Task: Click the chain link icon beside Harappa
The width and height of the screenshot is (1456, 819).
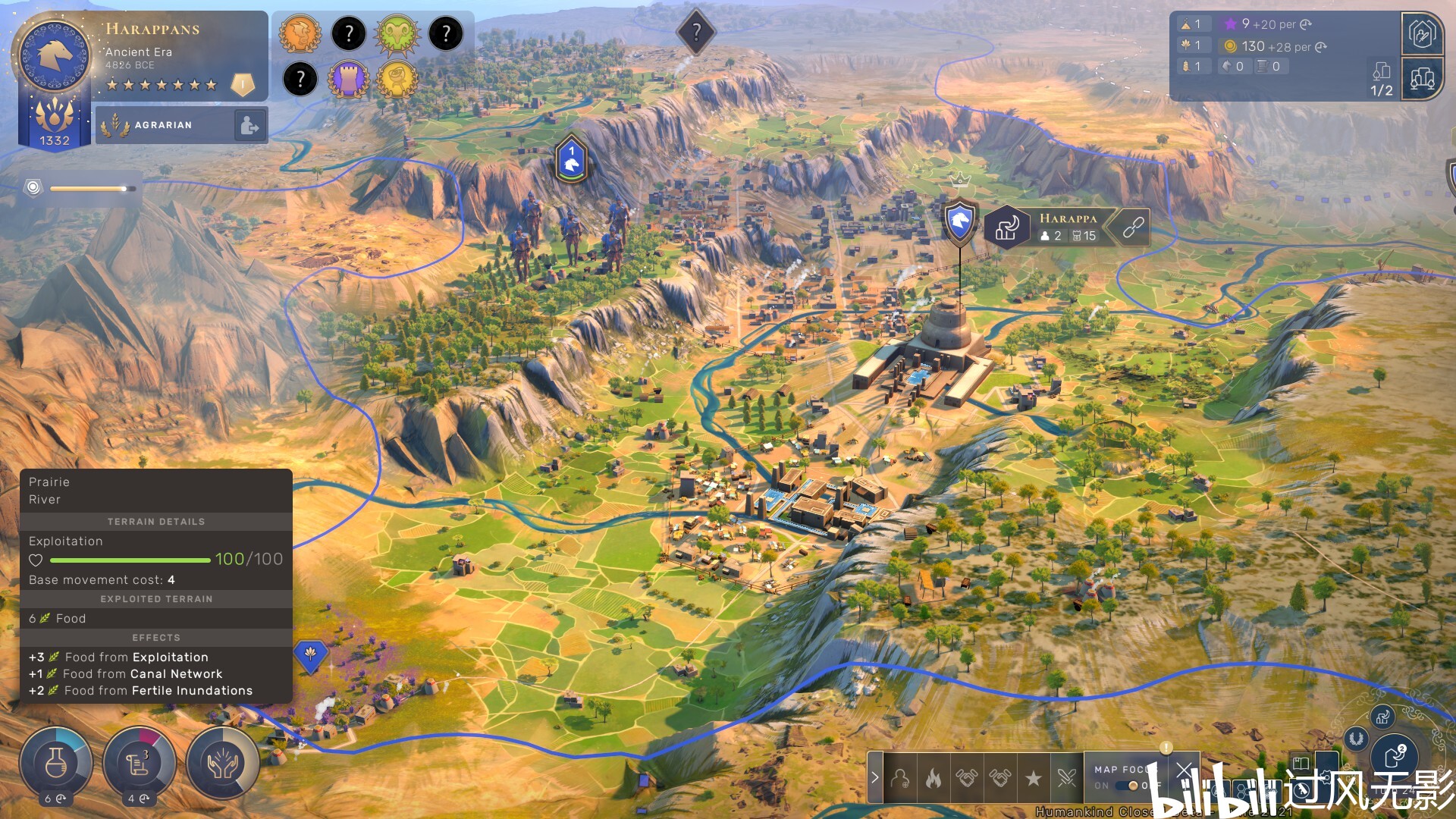Action: click(x=1133, y=227)
